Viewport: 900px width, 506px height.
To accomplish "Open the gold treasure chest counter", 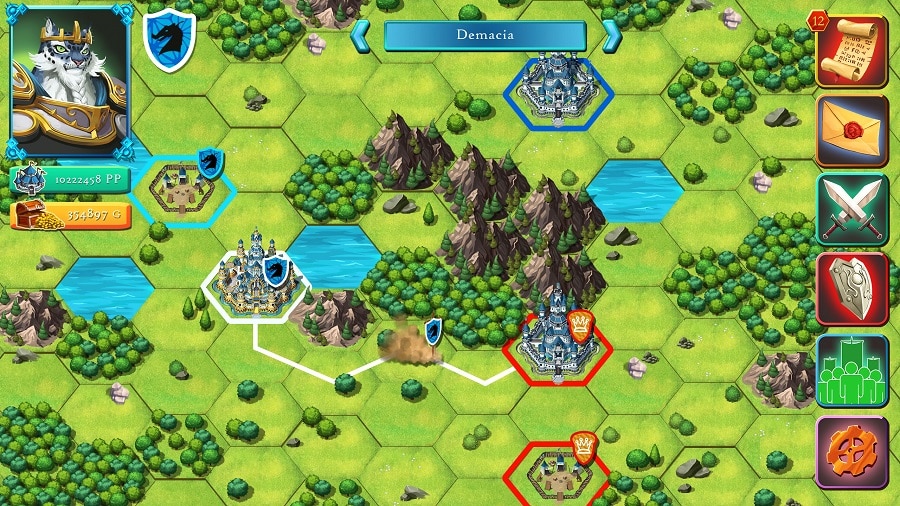I will click(68, 215).
